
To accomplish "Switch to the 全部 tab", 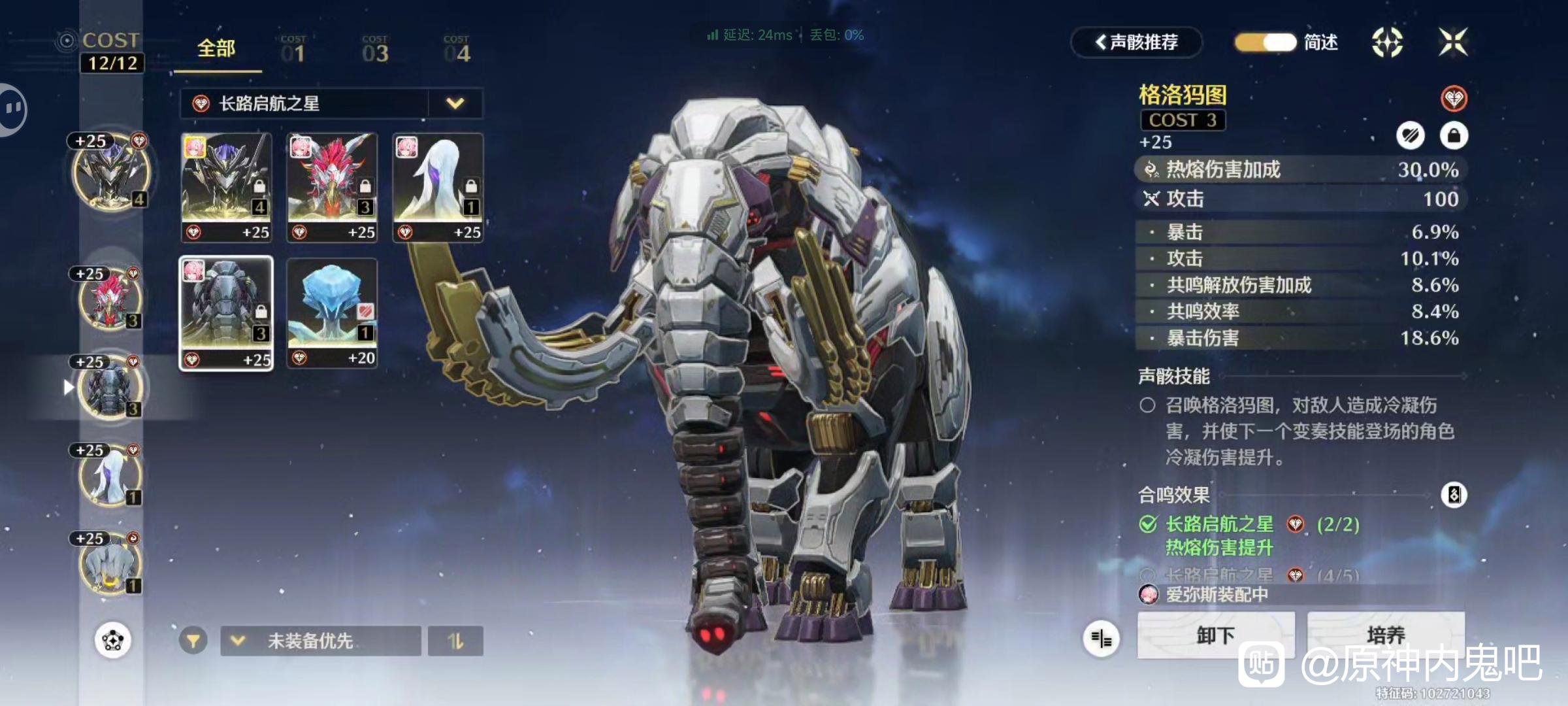I will (216, 49).
